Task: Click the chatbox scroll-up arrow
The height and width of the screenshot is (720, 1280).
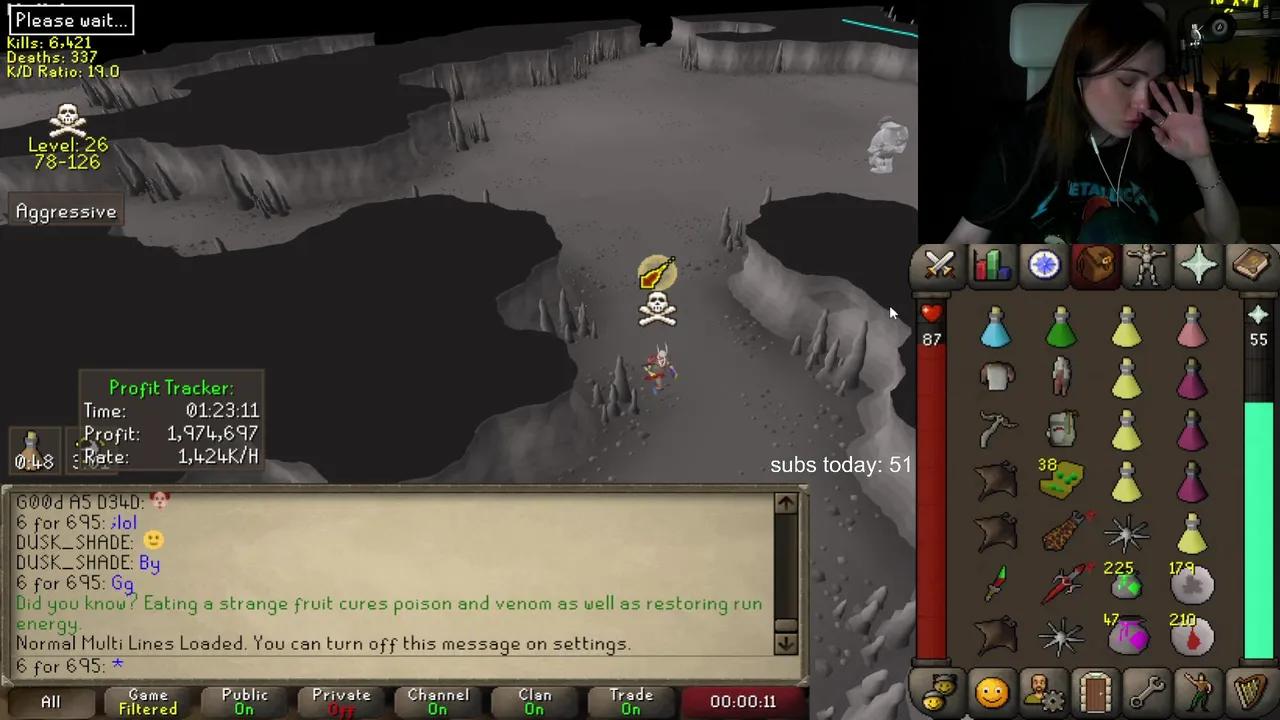Action: (x=786, y=504)
